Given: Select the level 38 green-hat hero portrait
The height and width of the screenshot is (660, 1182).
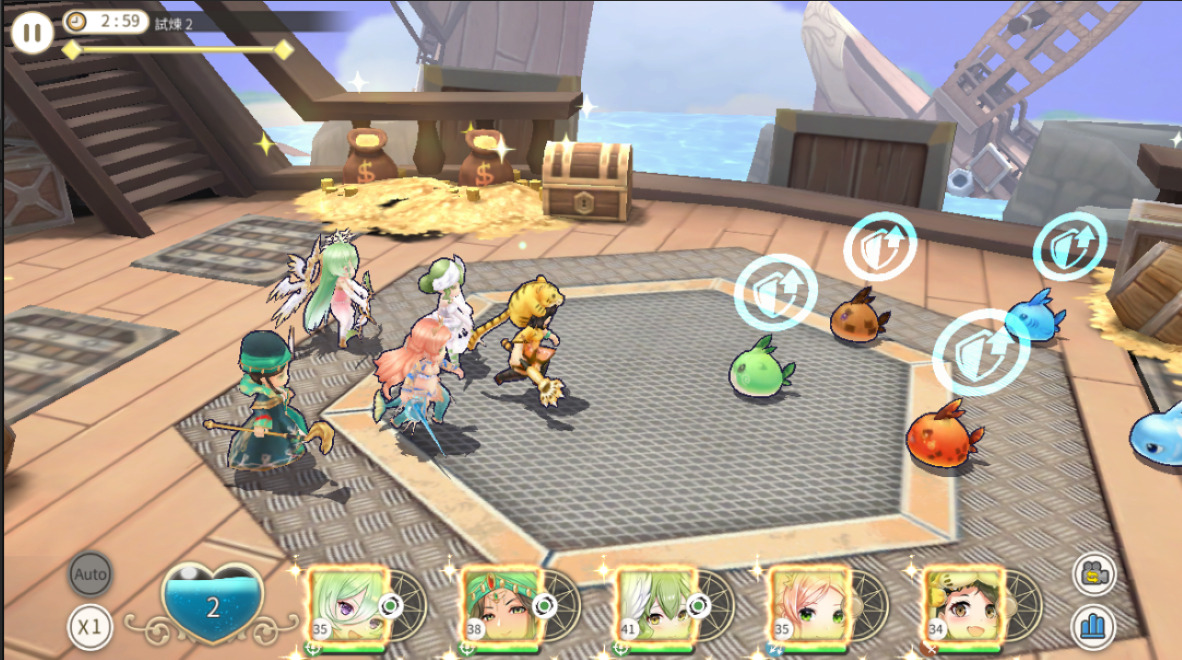Looking at the screenshot, I should click(502, 607).
